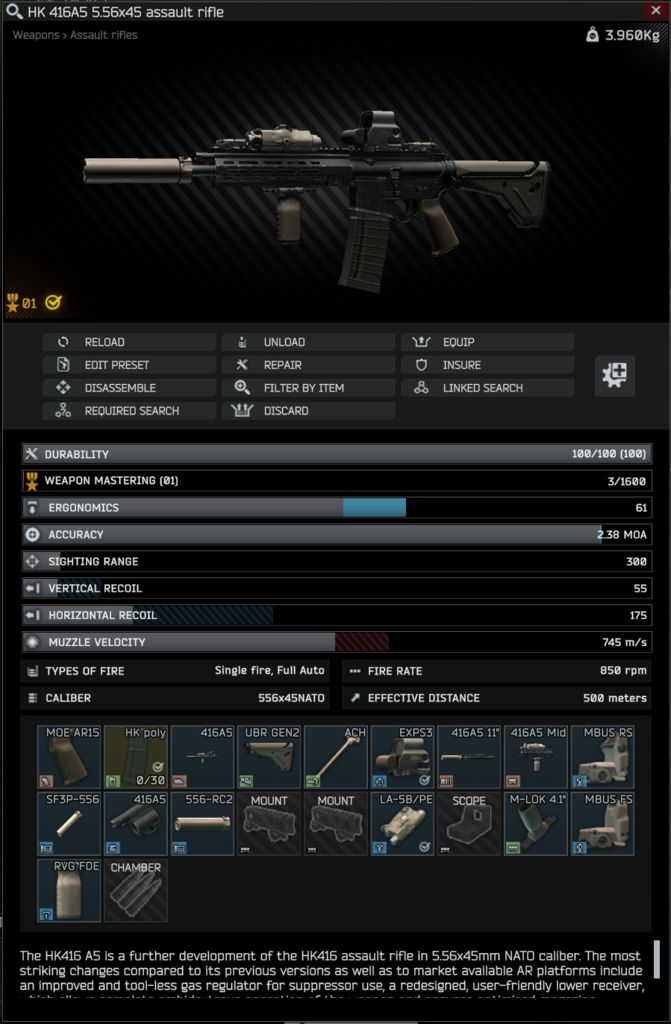Select the MOE AR15 pistol grip slot
Screen dimensions: 671x1024
(69, 757)
